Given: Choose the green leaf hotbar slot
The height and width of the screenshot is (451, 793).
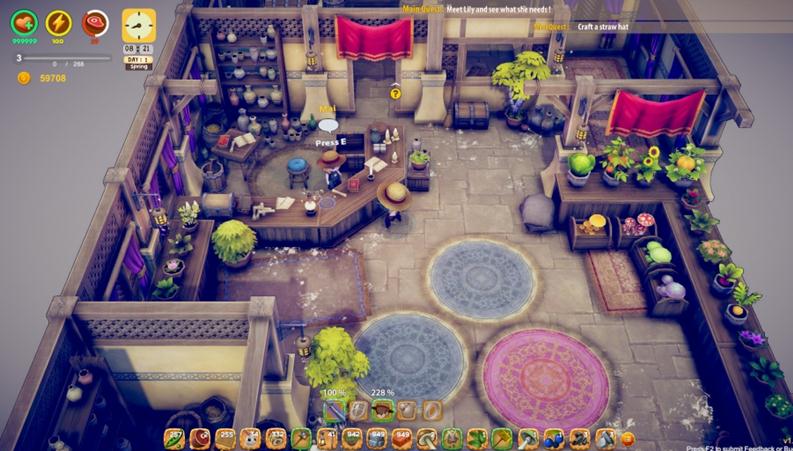Looking at the screenshot, I should [477, 437].
